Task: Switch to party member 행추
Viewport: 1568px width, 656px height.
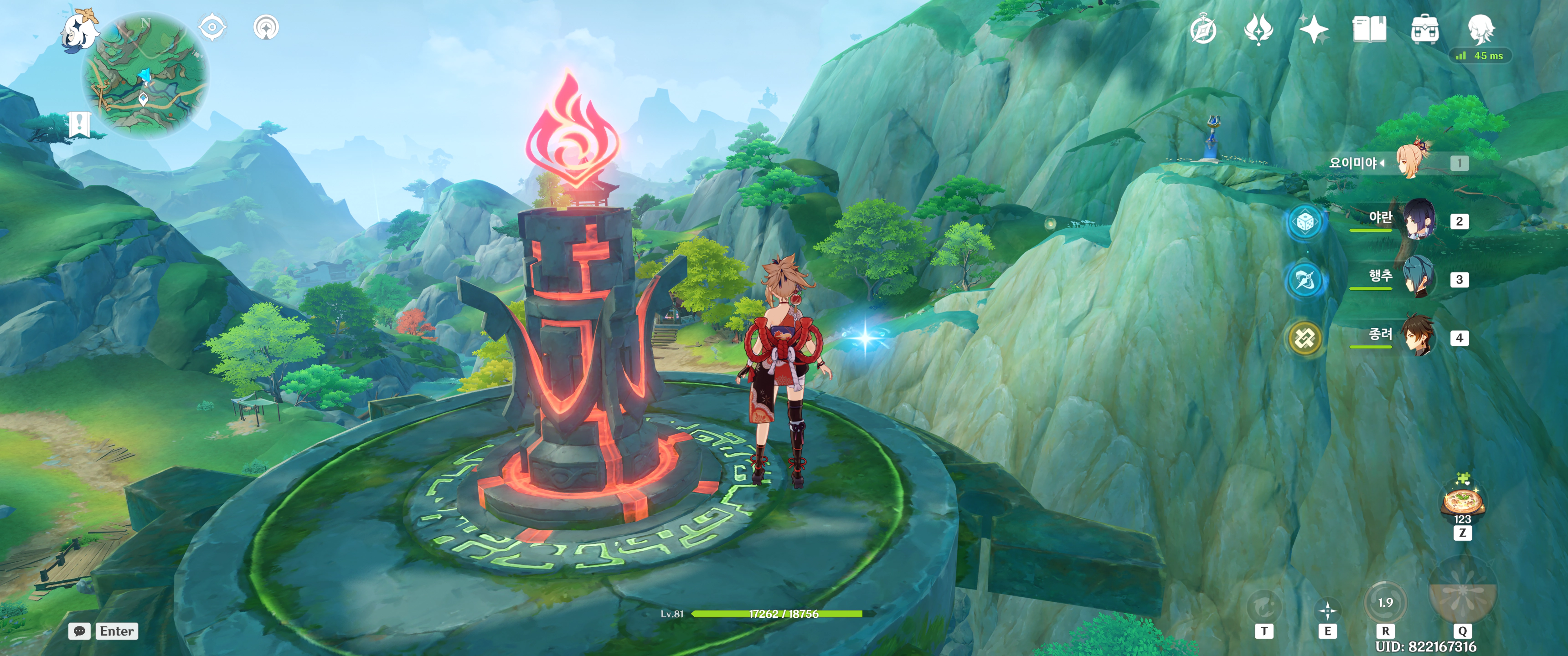Action: [x=1419, y=278]
